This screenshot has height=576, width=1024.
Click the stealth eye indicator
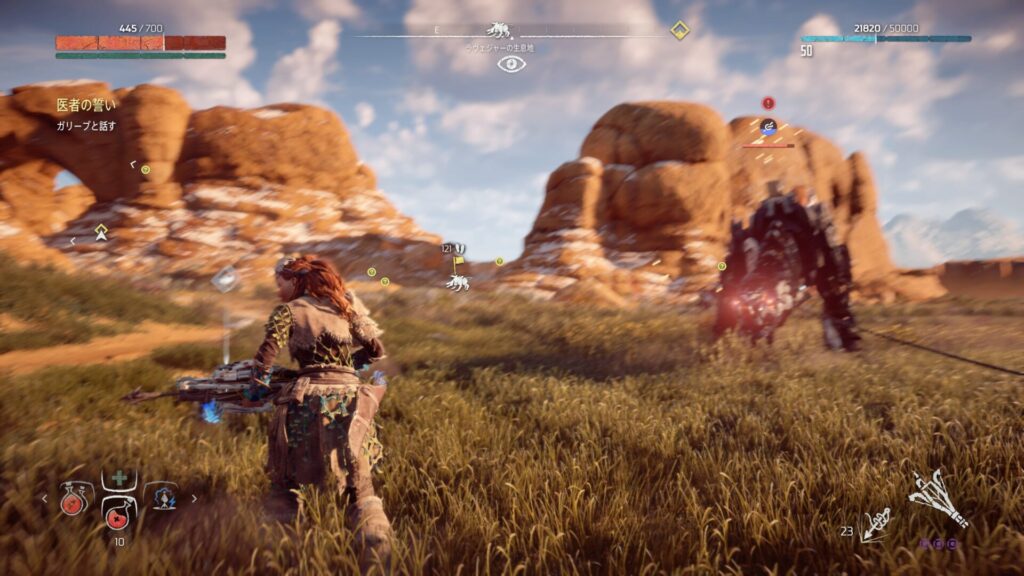pyautogui.click(x=511, y=64)
